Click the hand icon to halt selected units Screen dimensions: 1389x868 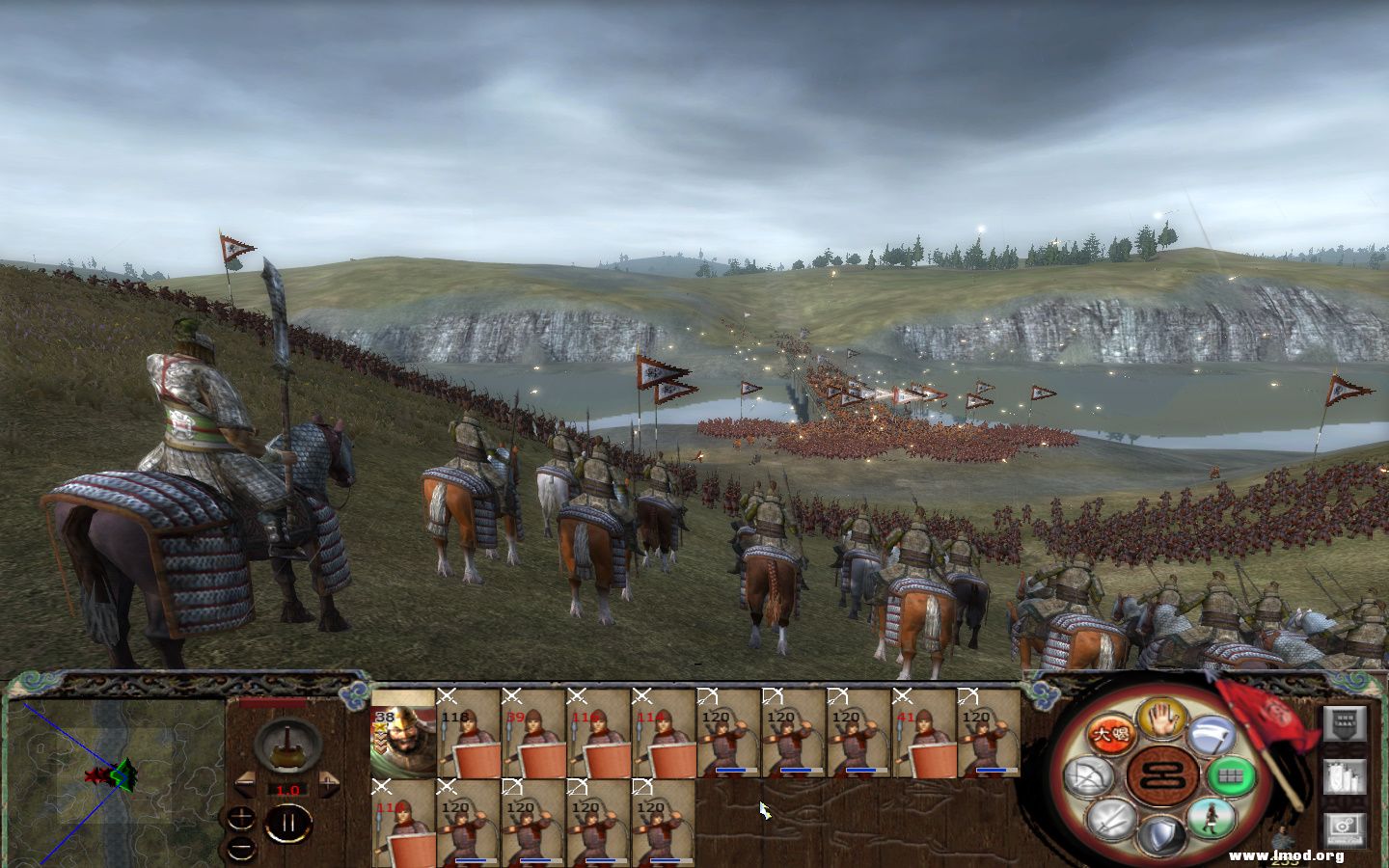coord(1161,720)
